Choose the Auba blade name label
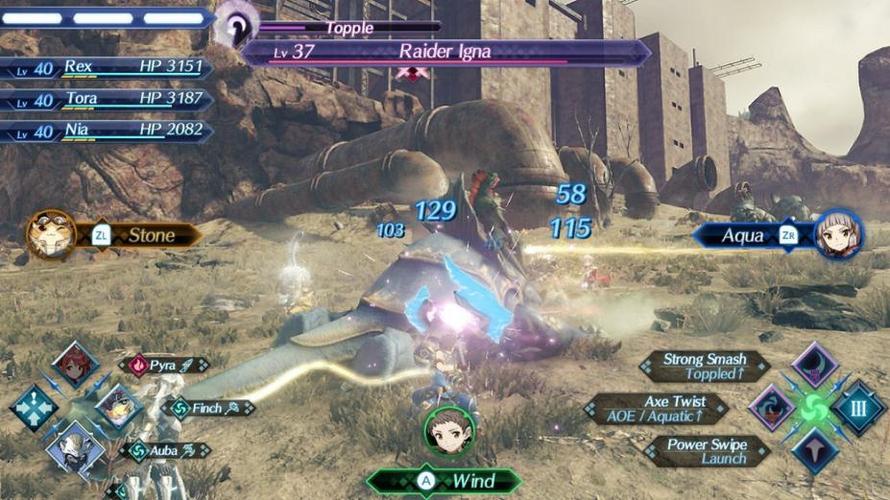890x500 pixels. click(x=165, y=451)
